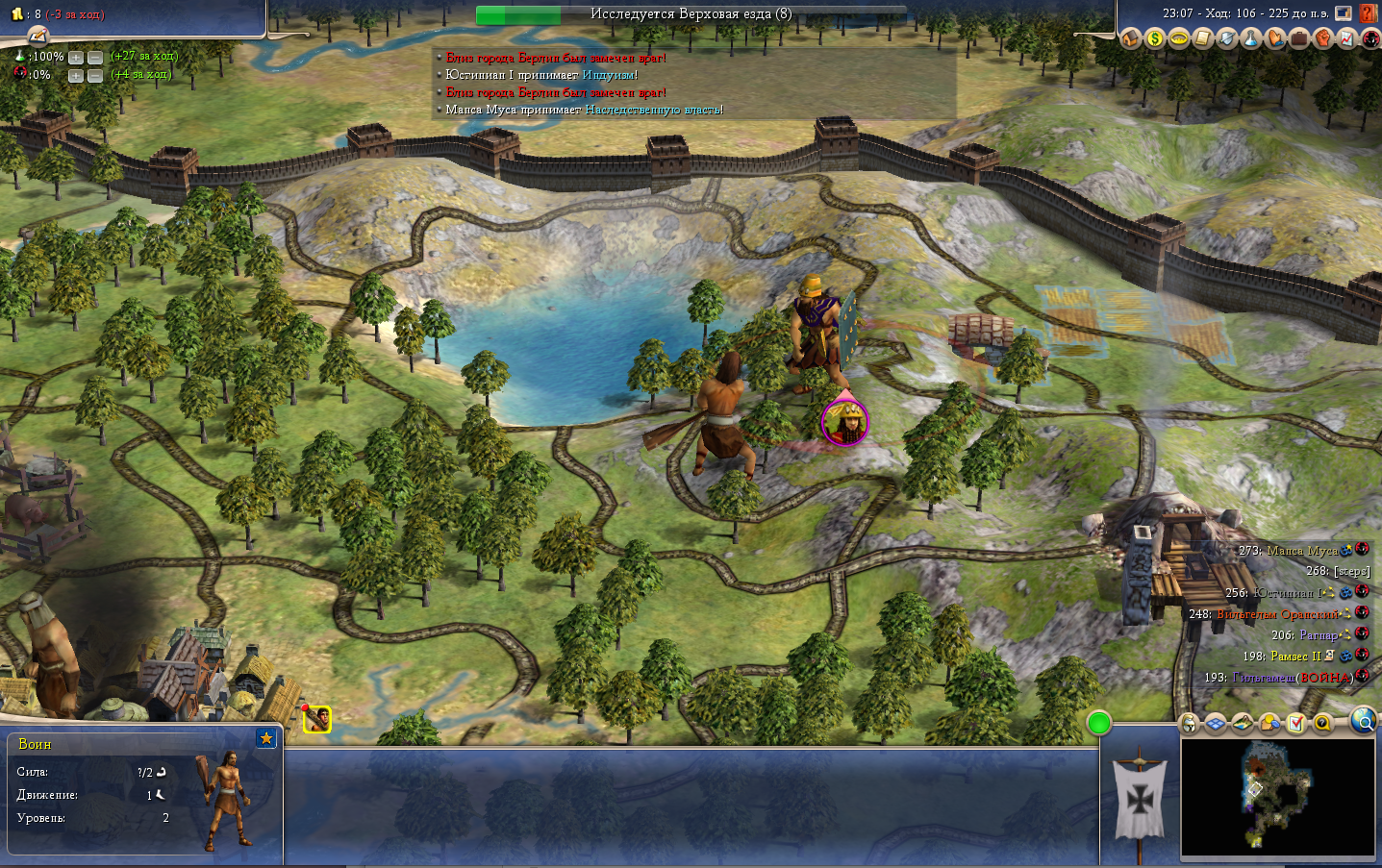The width and height of the screenshot is (1382, 868).
Task: Select Манса Муса in the scoreboard
Action: tap(1301, 551)
